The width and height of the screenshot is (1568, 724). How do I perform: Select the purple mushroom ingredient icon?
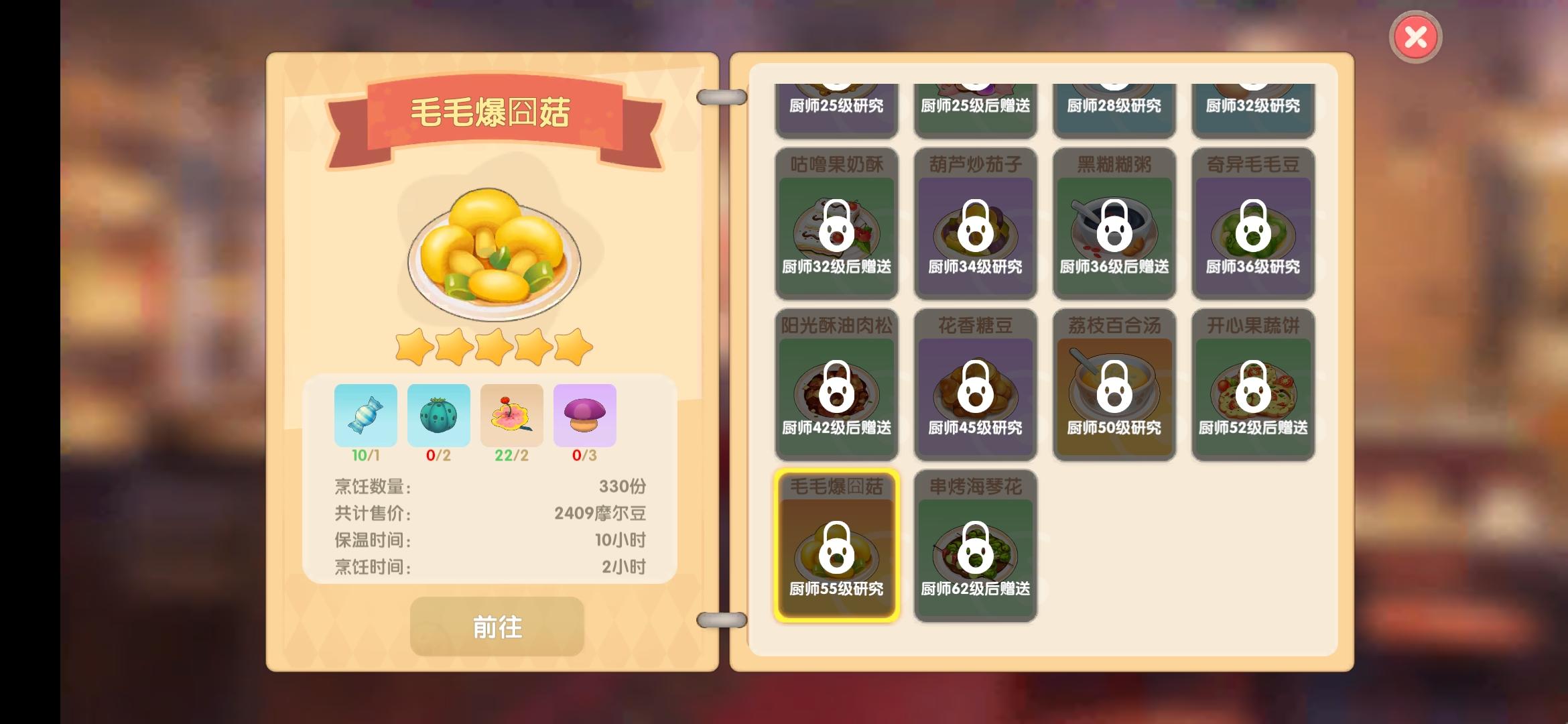click(584, 416)
